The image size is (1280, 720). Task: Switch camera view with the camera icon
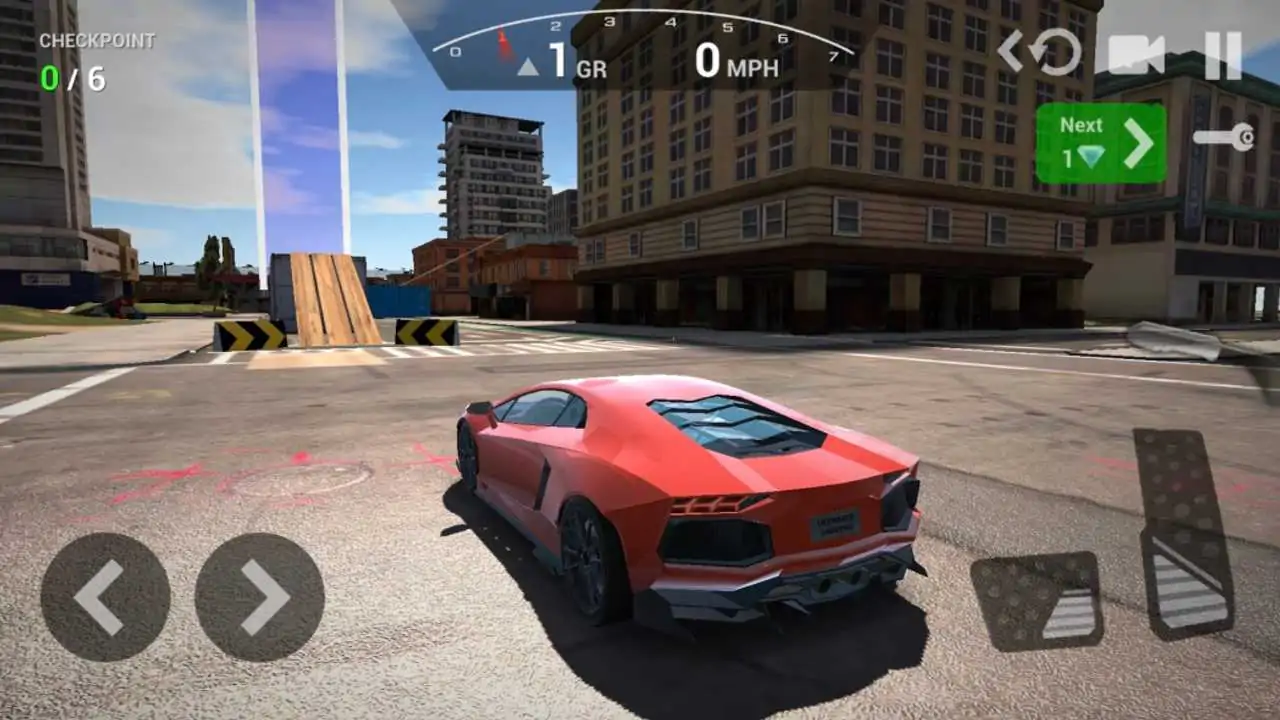pos(1137,55)
